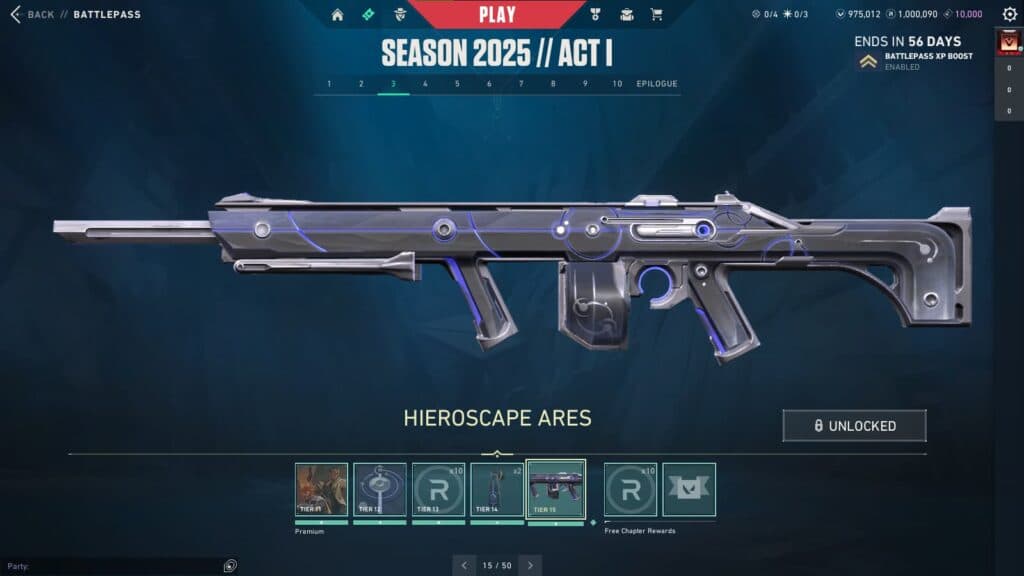Select the free chapter Valorant title reward
This screenshot has width=1024, height=576.
689,489
